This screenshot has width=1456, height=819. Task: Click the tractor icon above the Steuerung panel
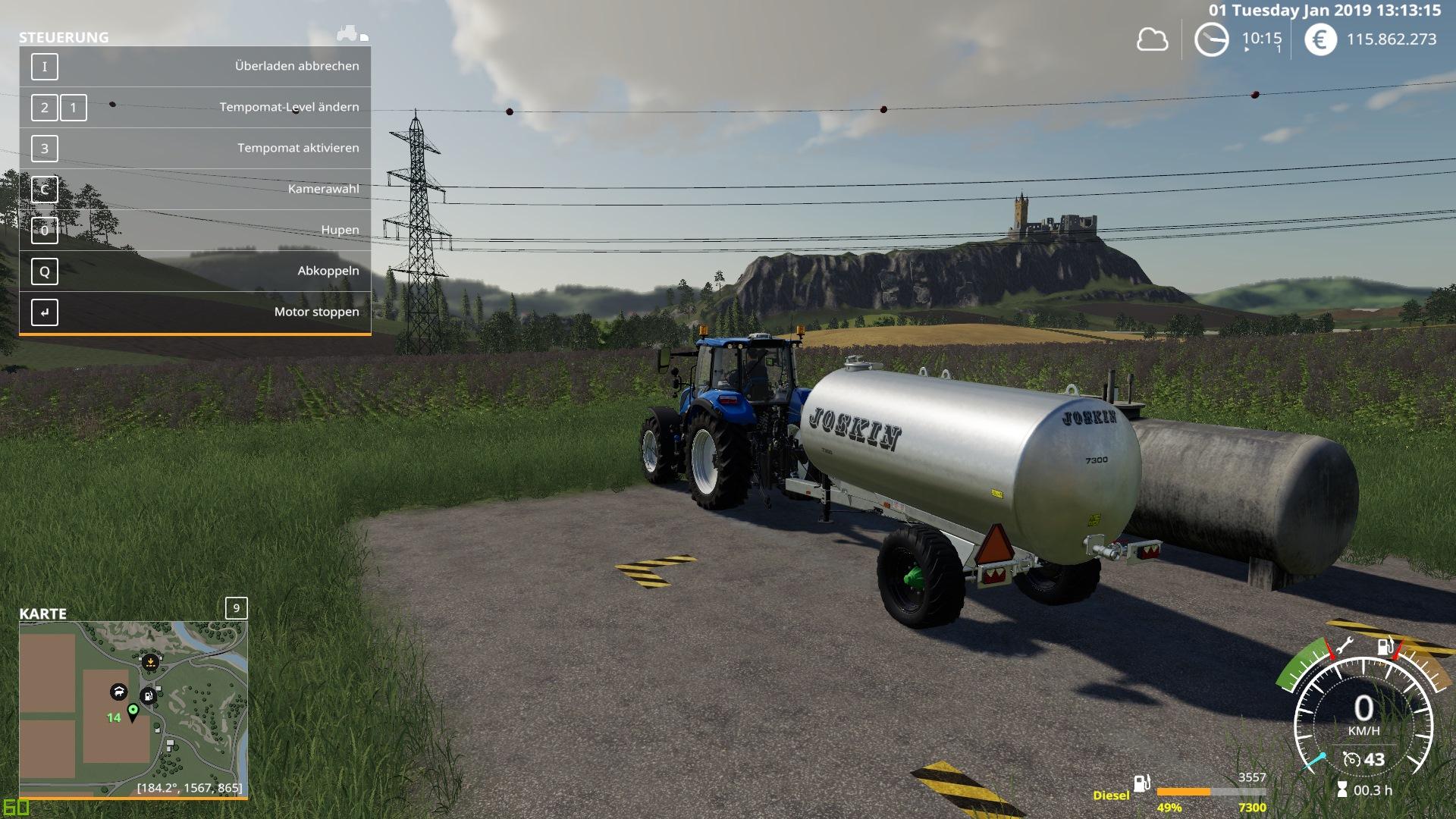click(349, 33)
